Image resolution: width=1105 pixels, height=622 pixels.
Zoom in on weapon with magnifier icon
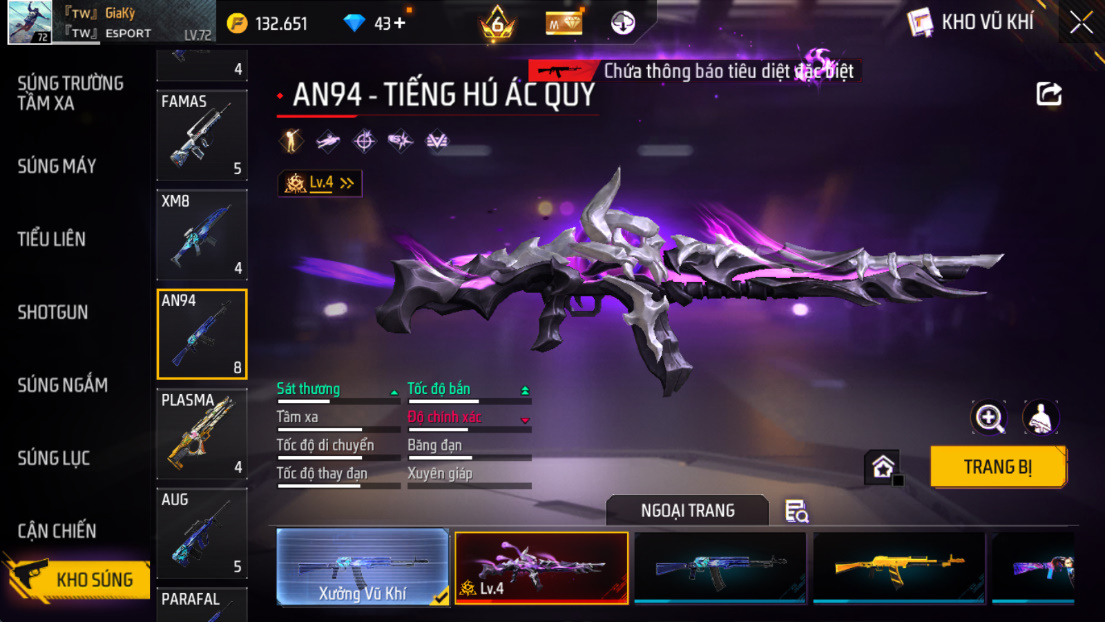[989, 418]
